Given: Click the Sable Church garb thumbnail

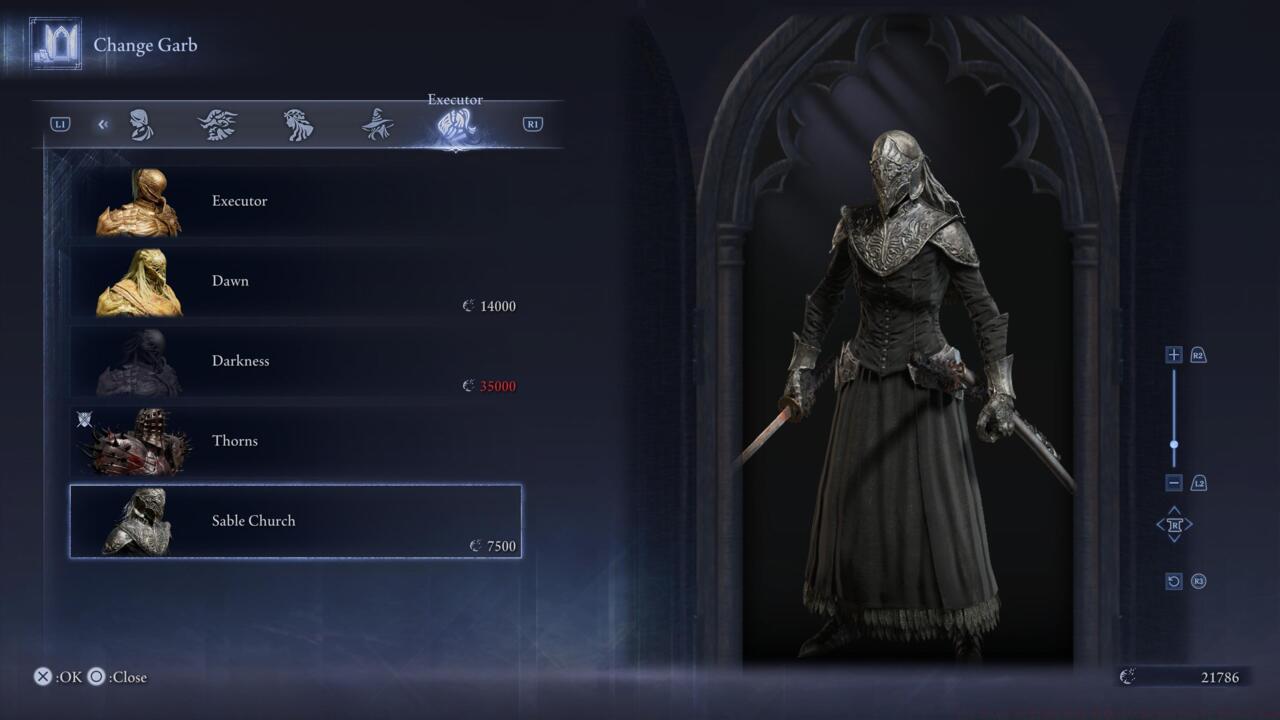Looking at the screenshot, I should click(x=140, y=520).
